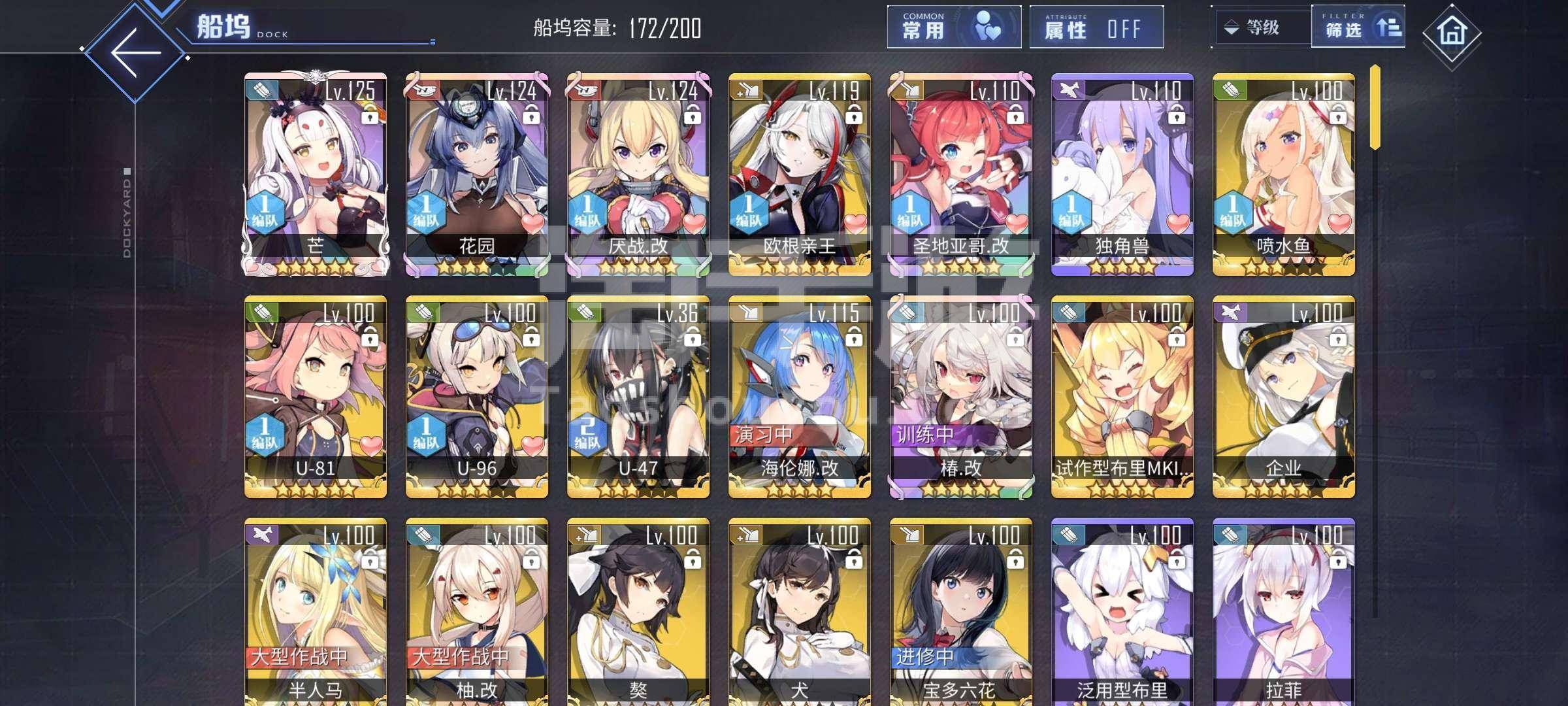The image size is (1568, 706).
Task: Select the 企业 ship card
Action: pyautogui.click(x=1284, y=396)
